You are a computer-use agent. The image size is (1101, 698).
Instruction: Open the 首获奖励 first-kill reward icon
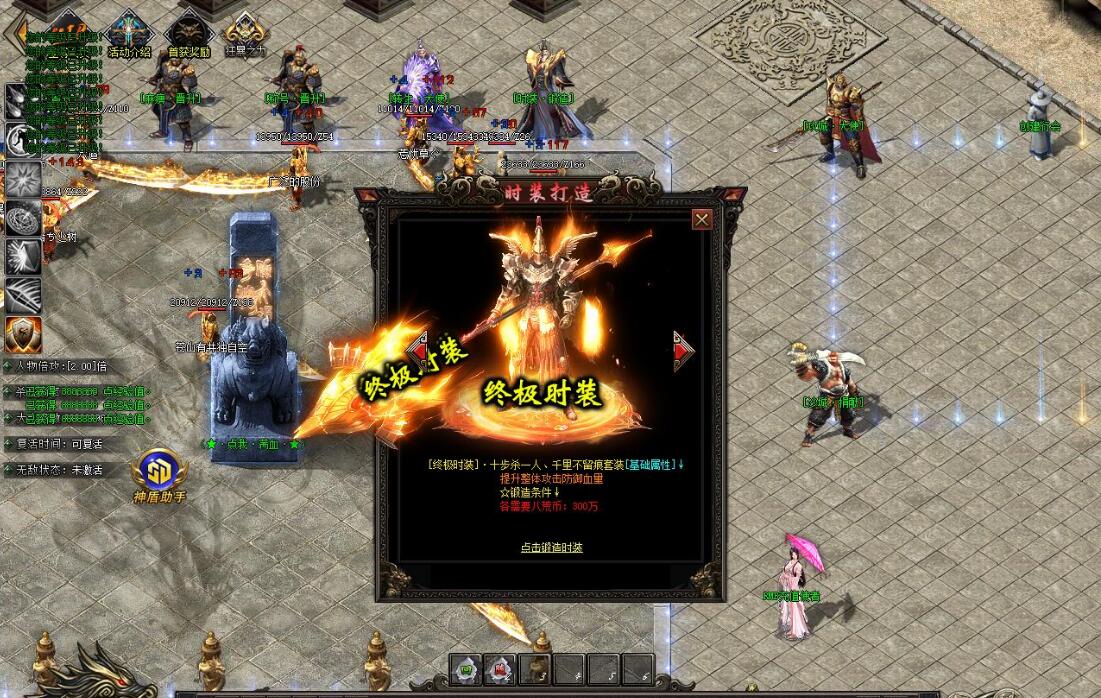tap(188, 32)
